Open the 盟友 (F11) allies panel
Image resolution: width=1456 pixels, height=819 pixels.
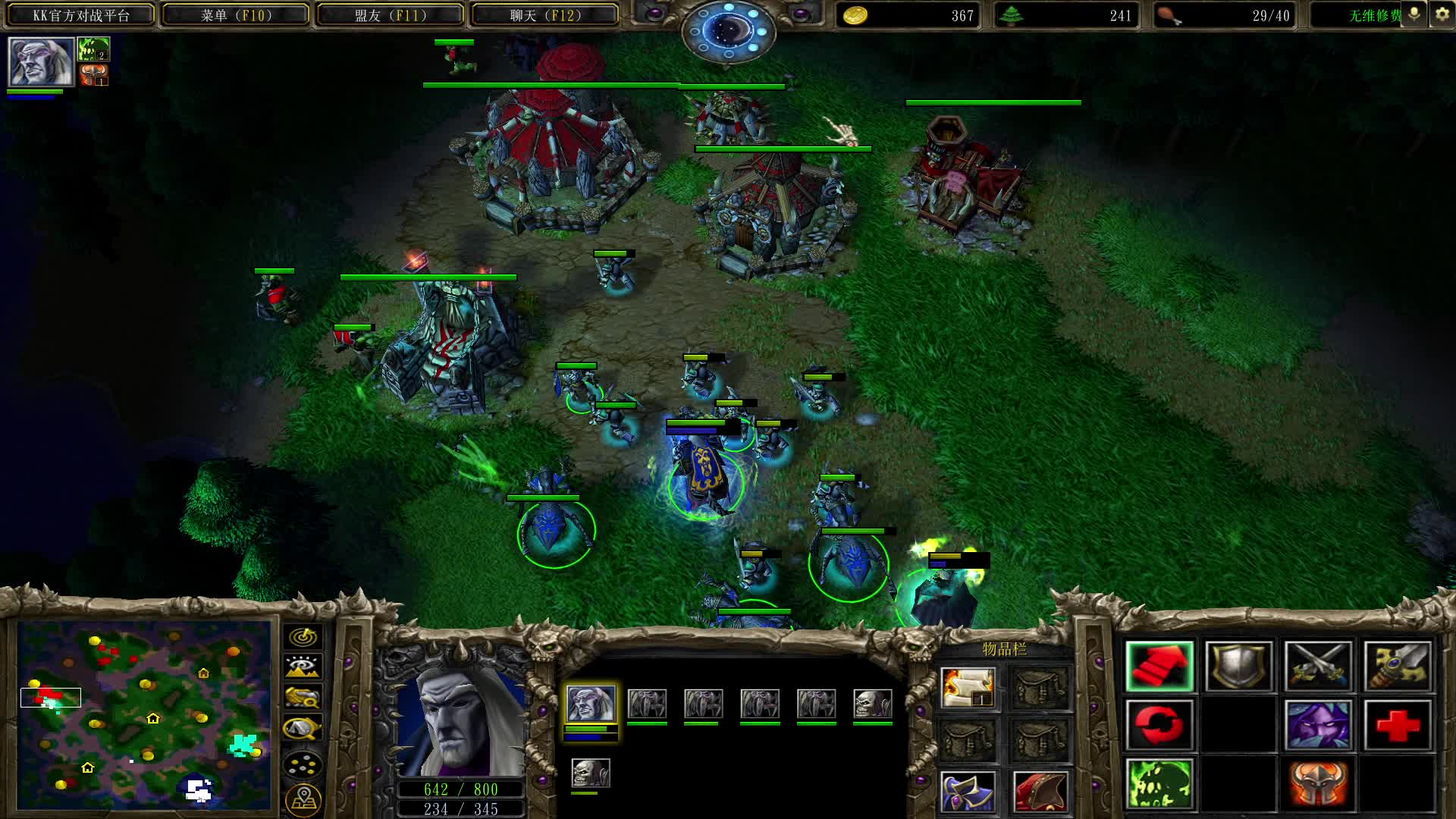click(x=390, y=15)
